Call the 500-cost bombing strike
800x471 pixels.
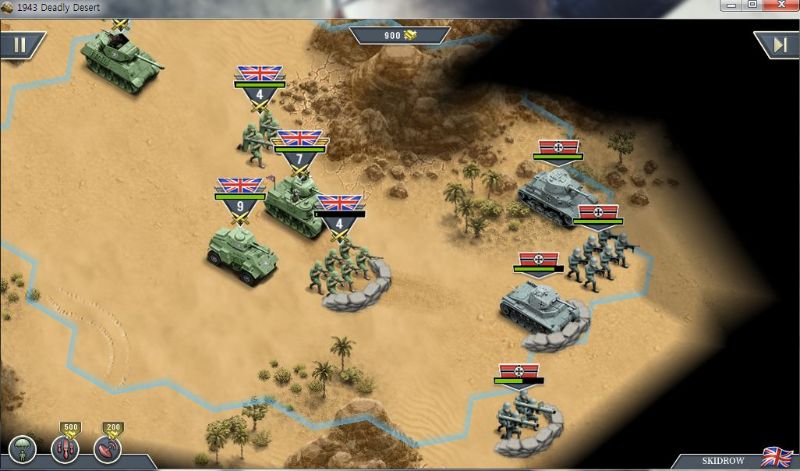(66, 449)
